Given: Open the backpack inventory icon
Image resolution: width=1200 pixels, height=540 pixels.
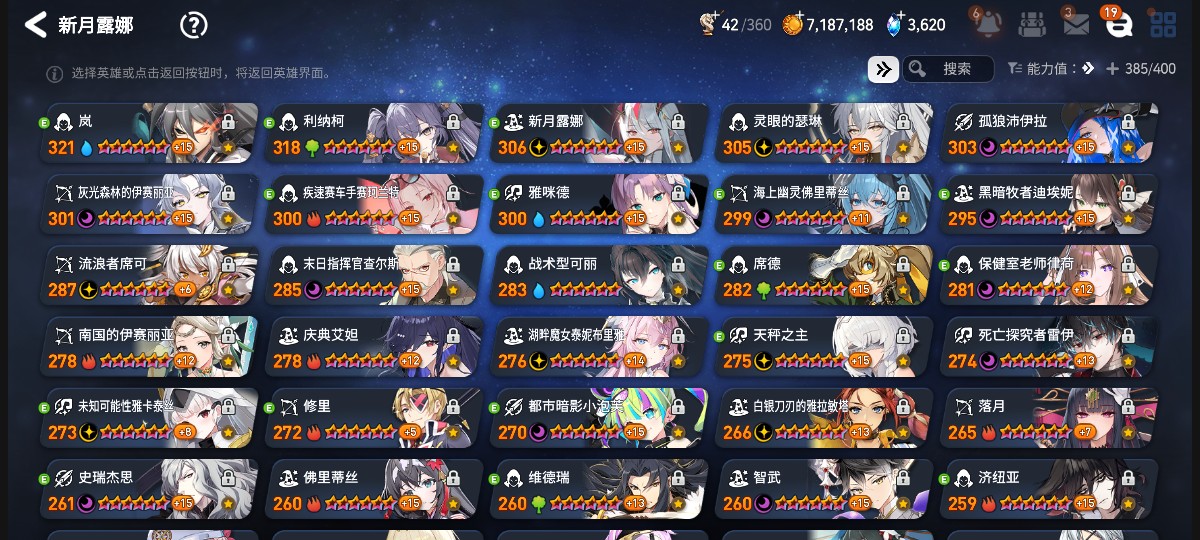Looking at the screenshot, I should tap(1032, 24).
